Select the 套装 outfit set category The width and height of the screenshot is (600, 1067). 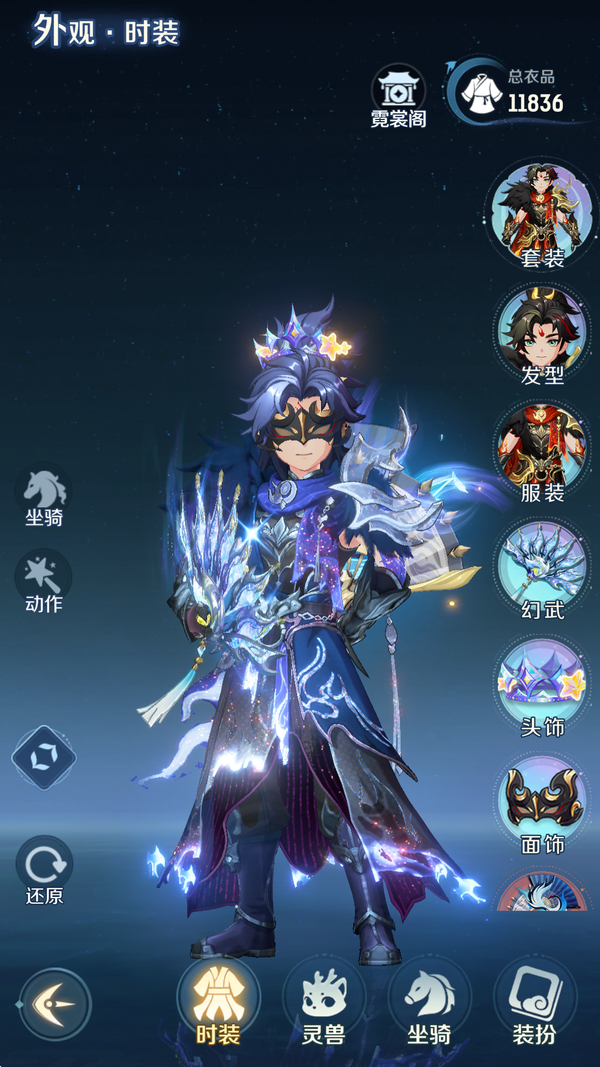[x=543, y=213]
